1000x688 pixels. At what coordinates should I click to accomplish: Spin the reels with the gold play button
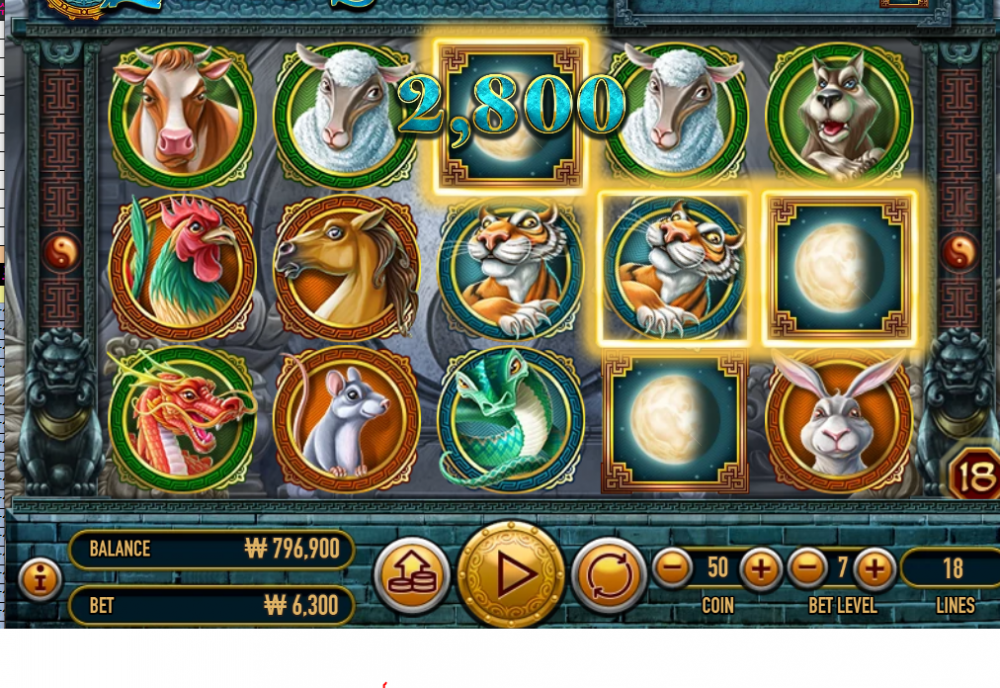[511, 575]
